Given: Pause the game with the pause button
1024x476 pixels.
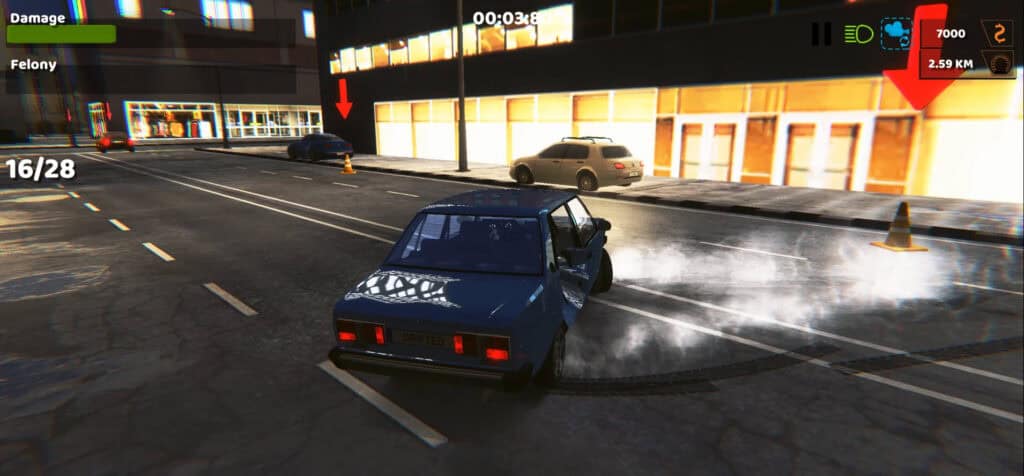Looking at the screenshot, I should point(821,34).
